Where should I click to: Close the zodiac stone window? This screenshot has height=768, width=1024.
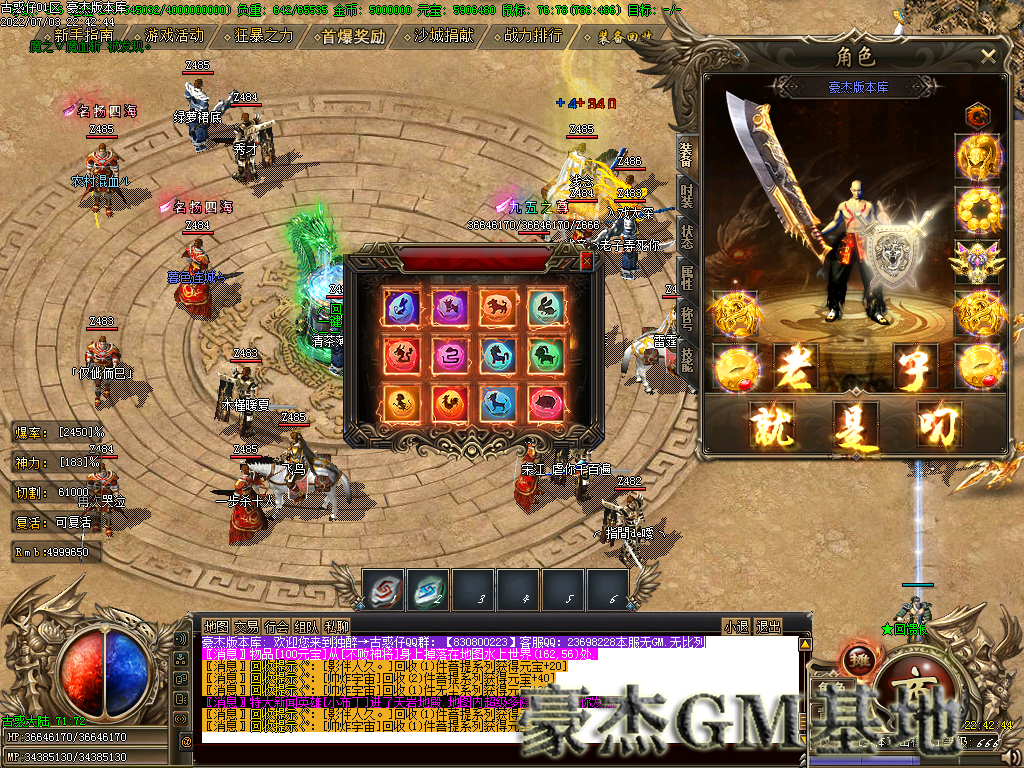click(586, 261)
